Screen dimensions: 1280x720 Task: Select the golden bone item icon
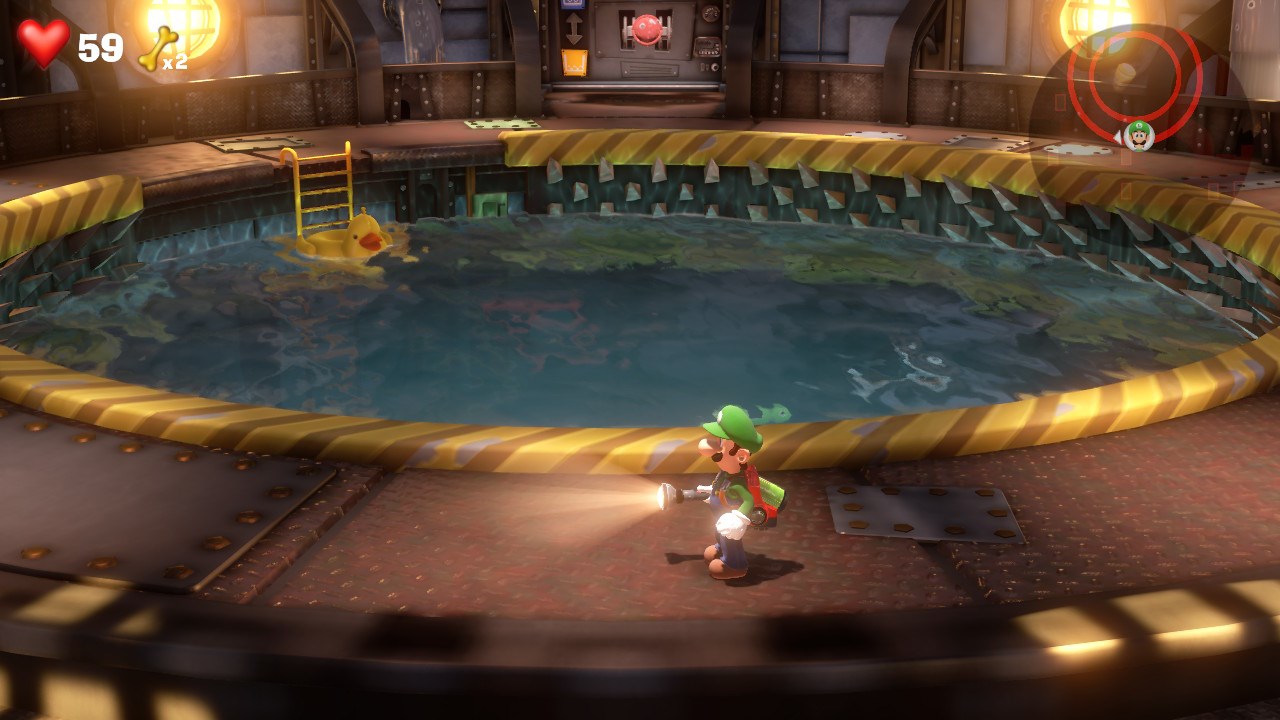[158, 47]
